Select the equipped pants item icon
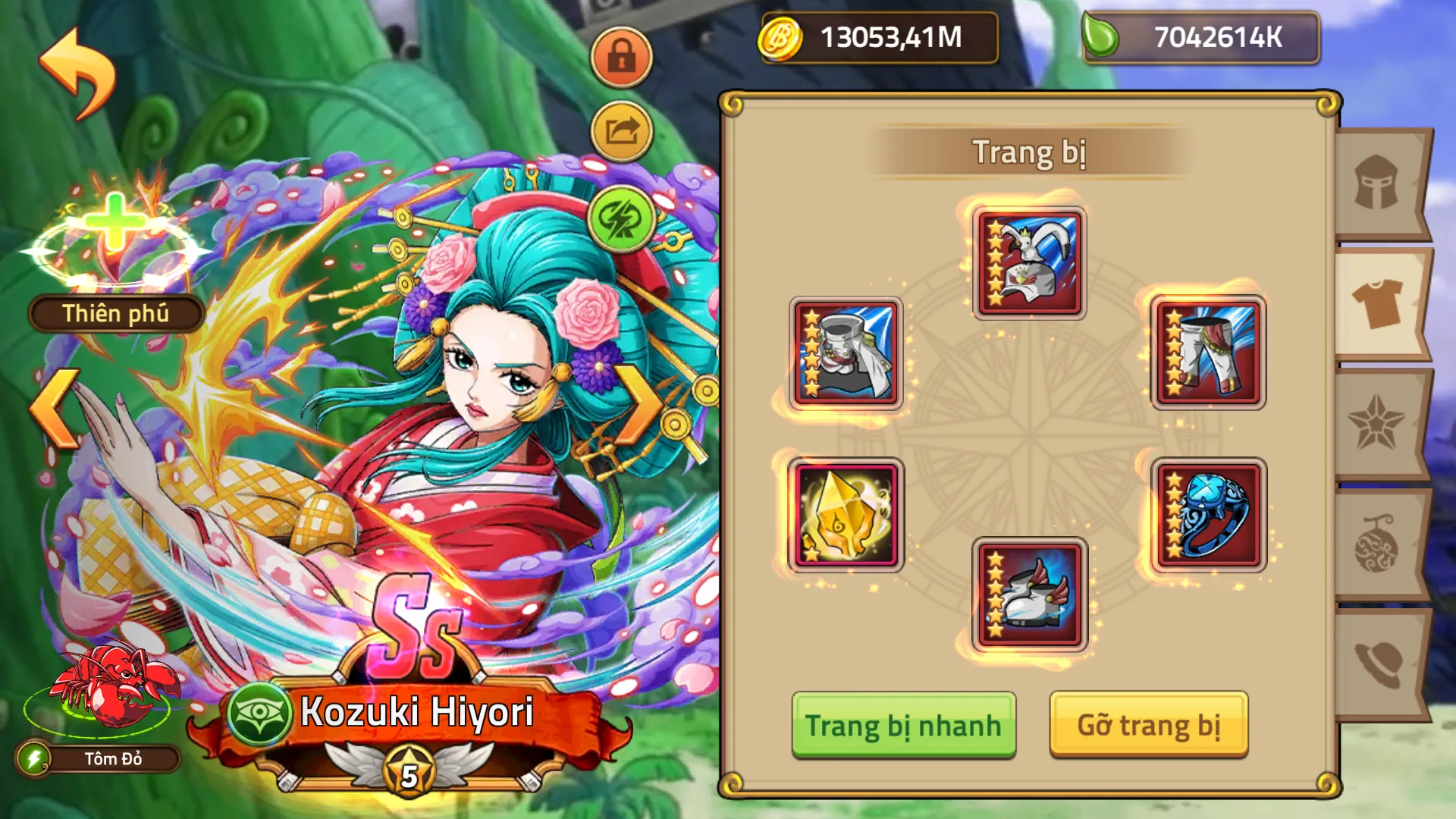Screen dimensions: 1456x819 pos(1209,353)
